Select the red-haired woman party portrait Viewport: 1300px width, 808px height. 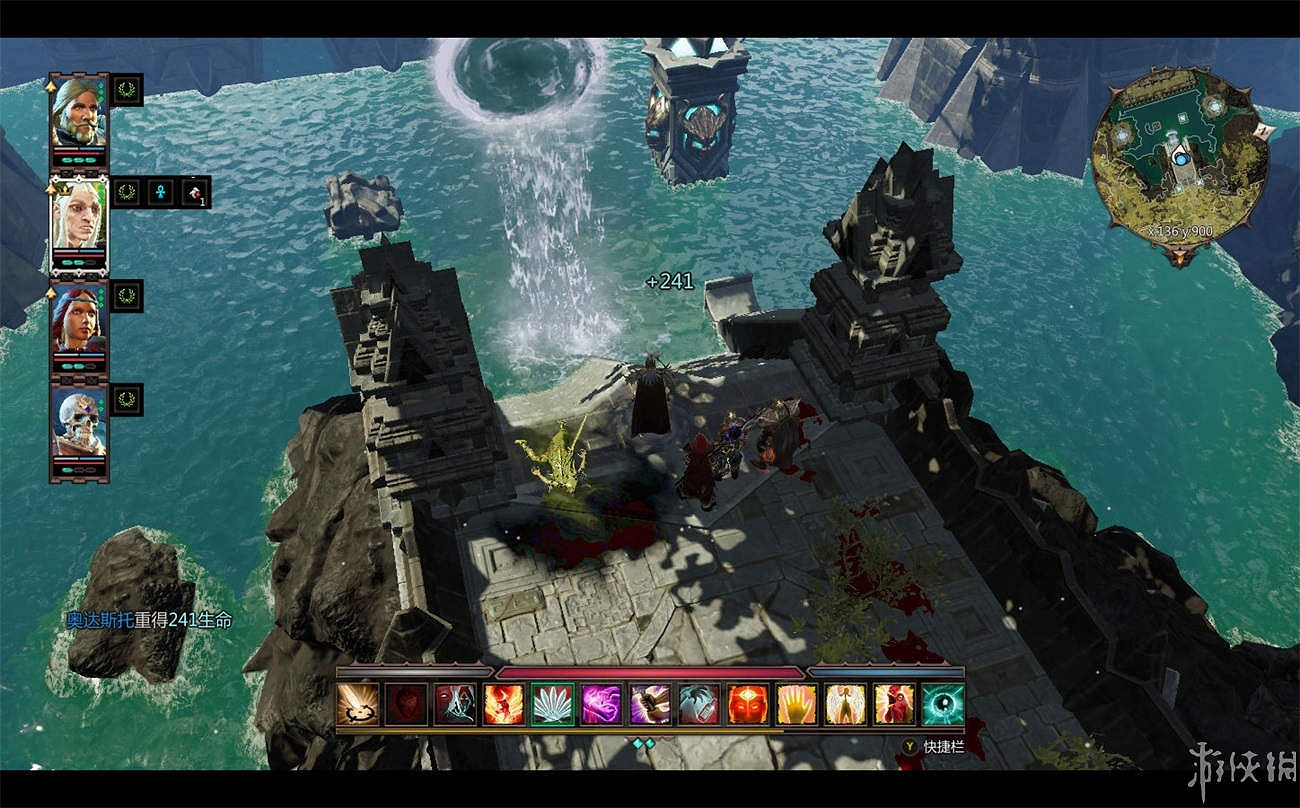click(x=78, y=320)
